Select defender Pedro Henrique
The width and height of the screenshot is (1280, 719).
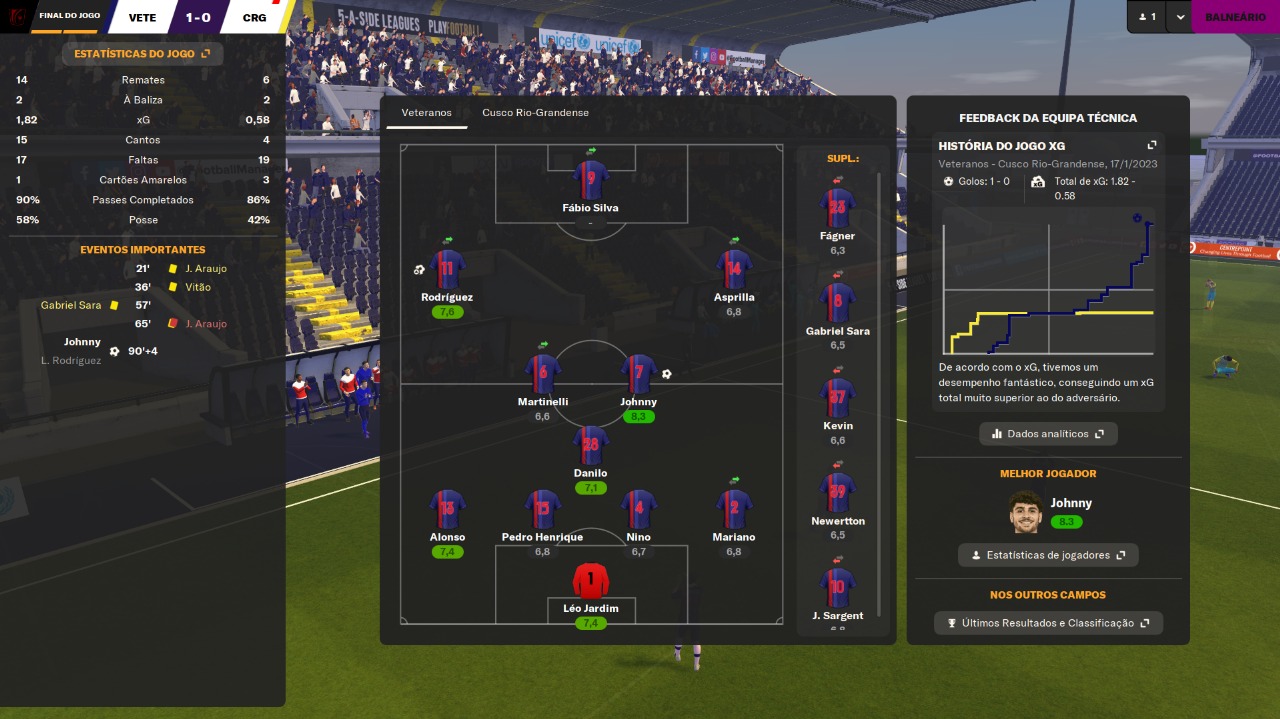542,510
